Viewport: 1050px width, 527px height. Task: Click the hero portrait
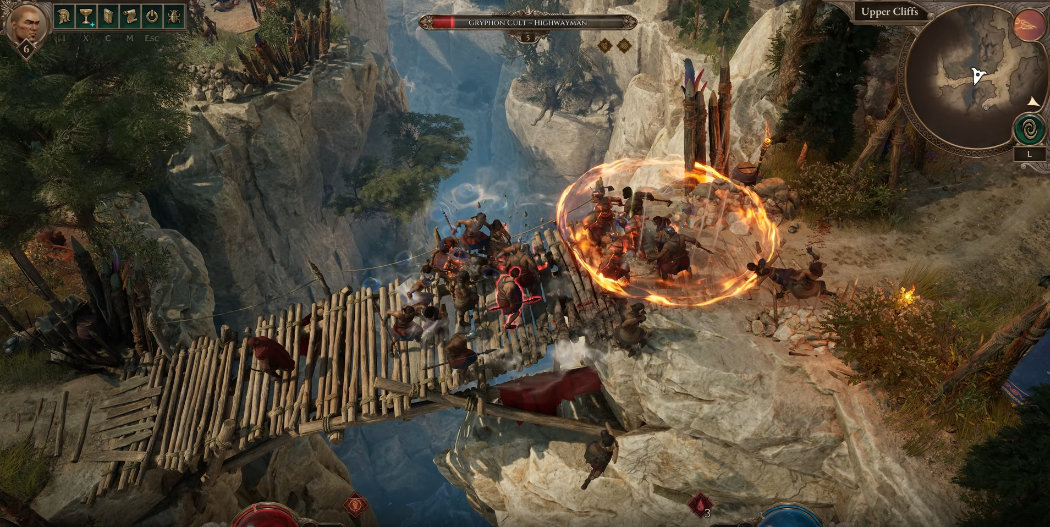[25, 24]
